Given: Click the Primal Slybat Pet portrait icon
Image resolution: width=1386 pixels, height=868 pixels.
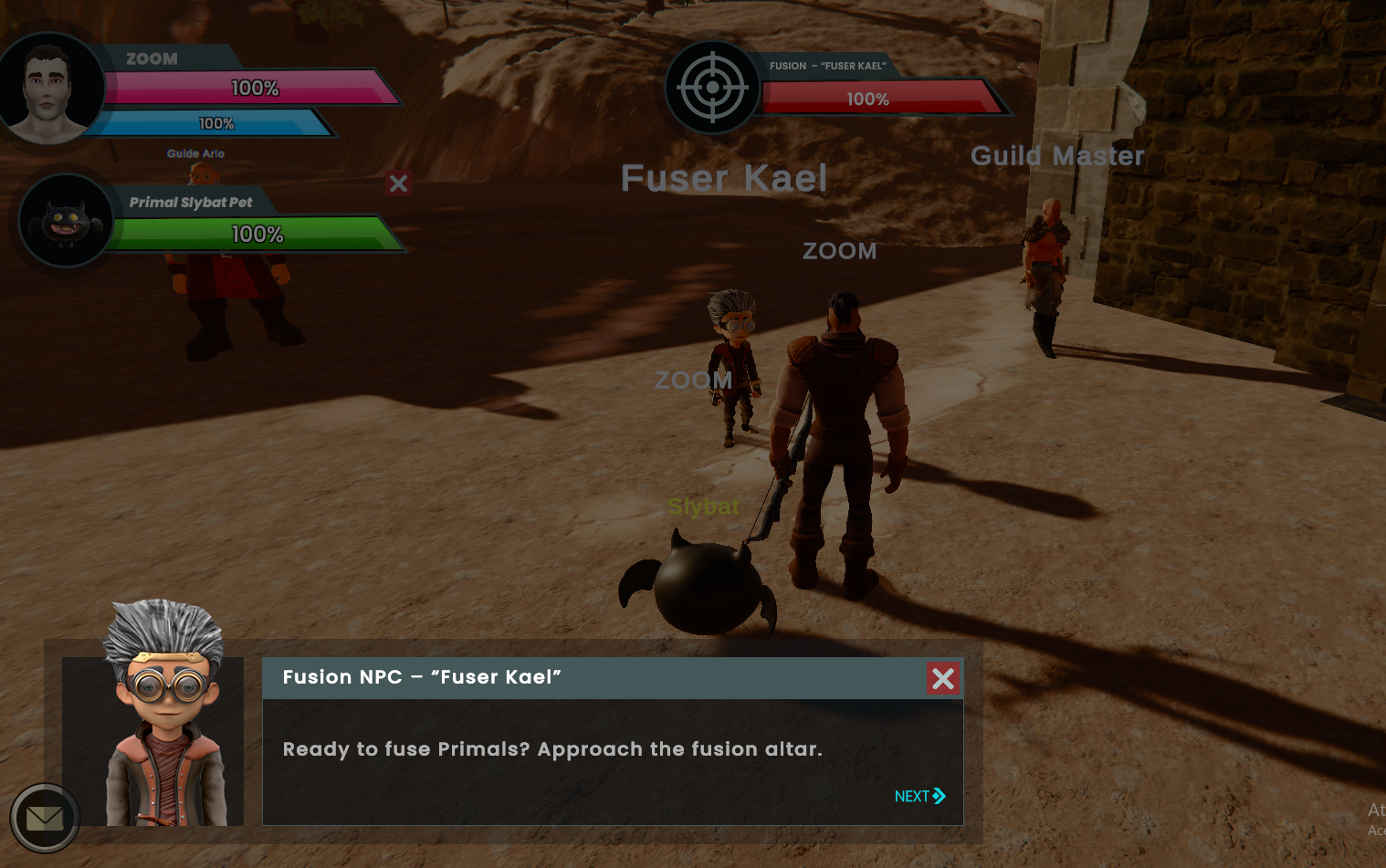Looking at the screenshot, I should pyautogui.click(x=66, y=220).
